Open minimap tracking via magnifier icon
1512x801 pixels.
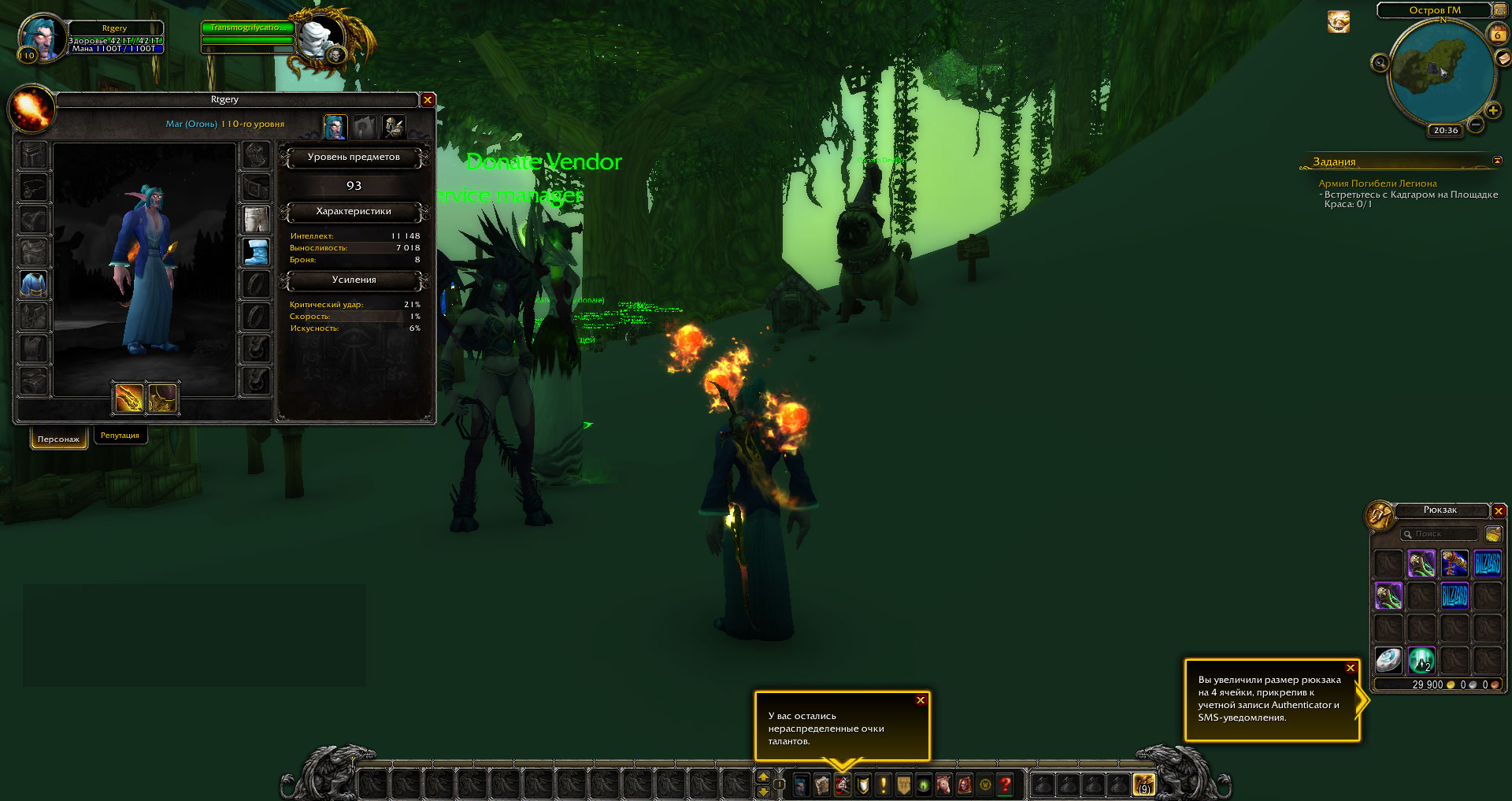pos(1380,62)
